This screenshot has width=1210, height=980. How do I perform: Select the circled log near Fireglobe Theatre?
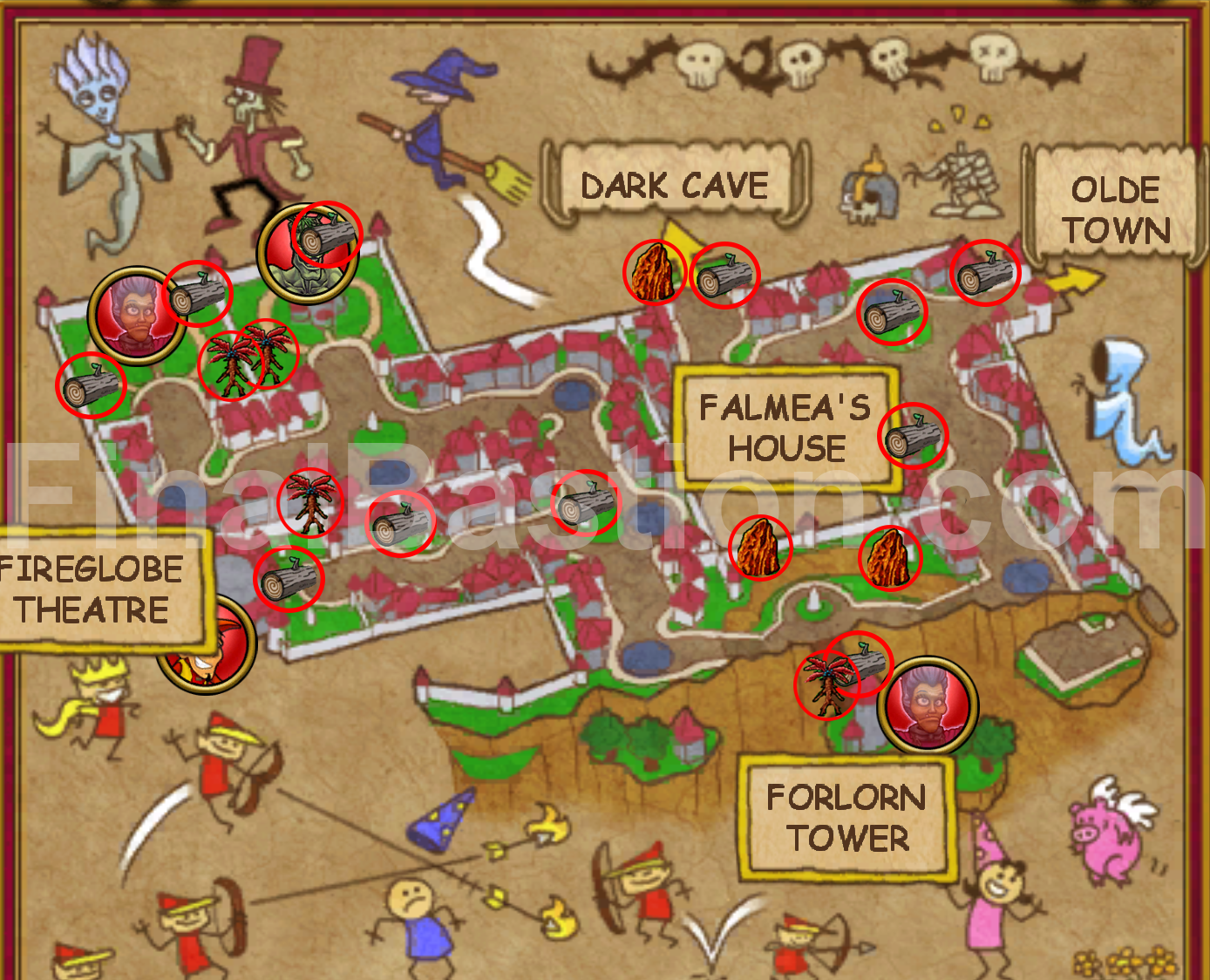[x=289, y=578]
